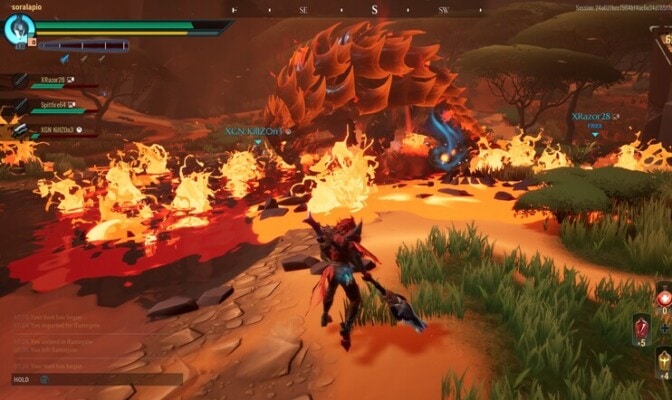This screenshot has width=672, height=400.
Task: Select party member Spitfire64 in list
Action: tap(53, 104)
